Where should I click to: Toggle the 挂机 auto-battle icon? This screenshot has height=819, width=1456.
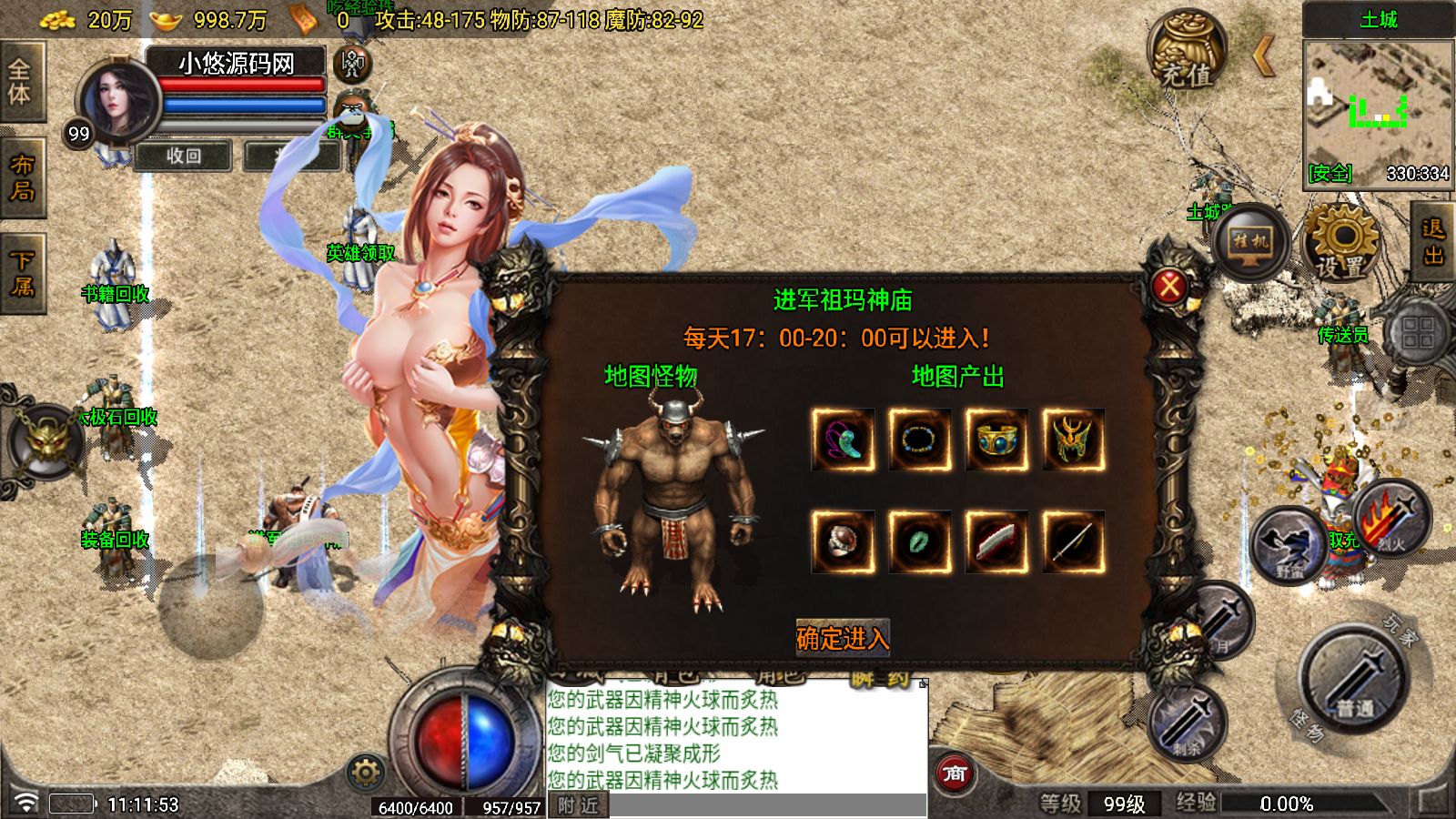point(1249,242)
